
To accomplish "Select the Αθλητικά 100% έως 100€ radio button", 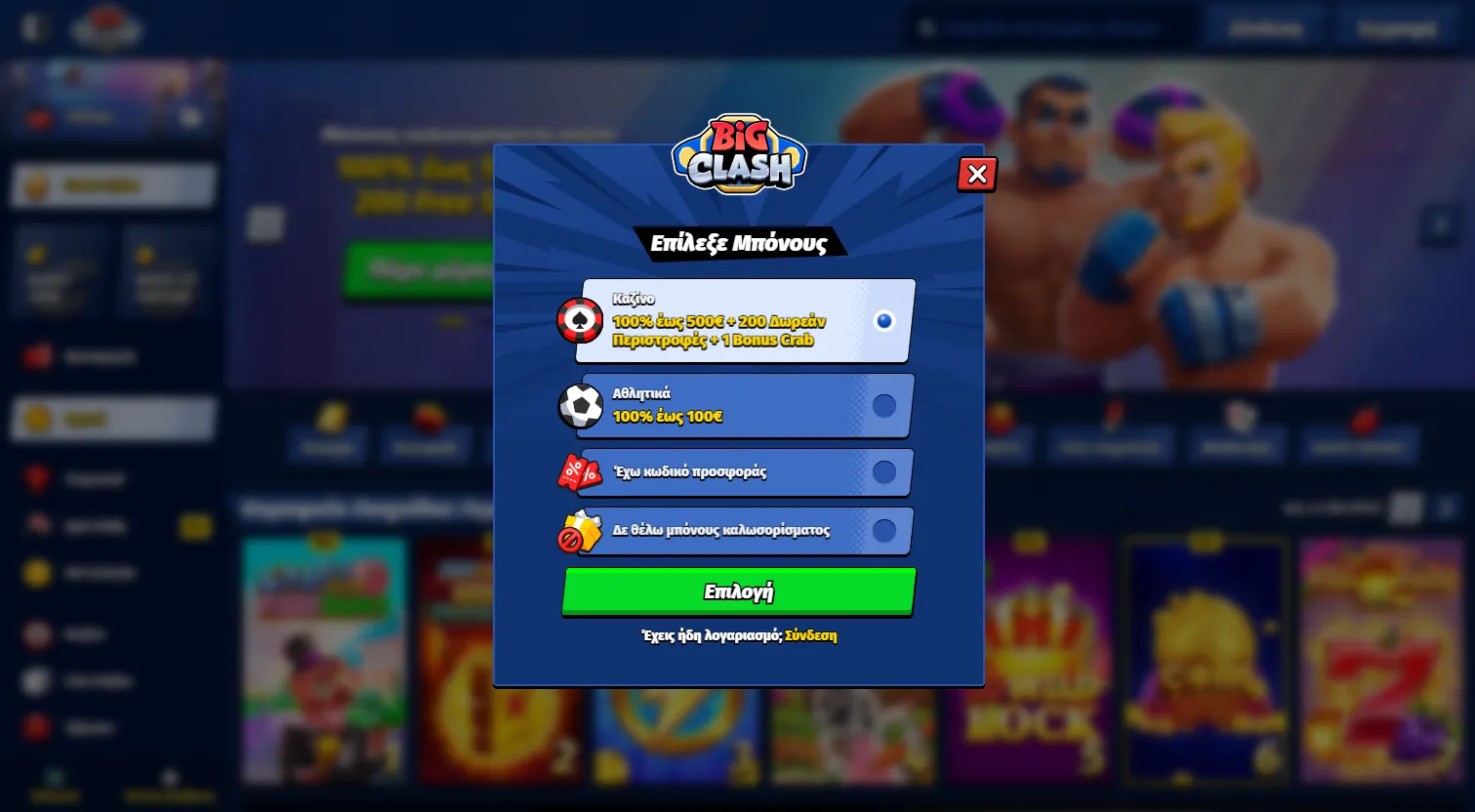I will pyautogui.click(x=884, y=406).
